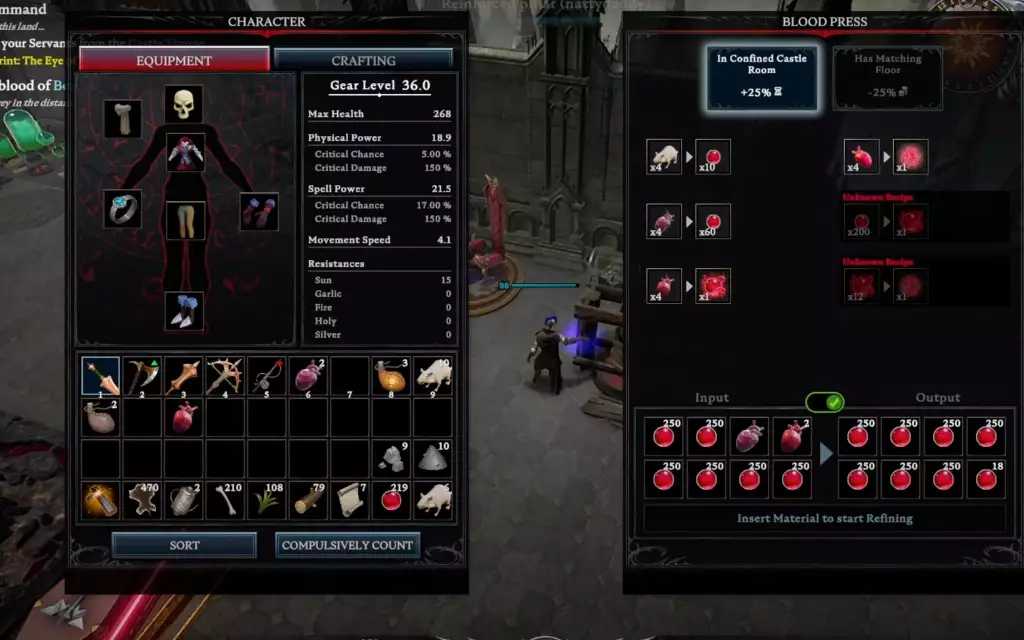Select the crossbow in the hotbar
1024x640 pixels.
click(225, 376)
